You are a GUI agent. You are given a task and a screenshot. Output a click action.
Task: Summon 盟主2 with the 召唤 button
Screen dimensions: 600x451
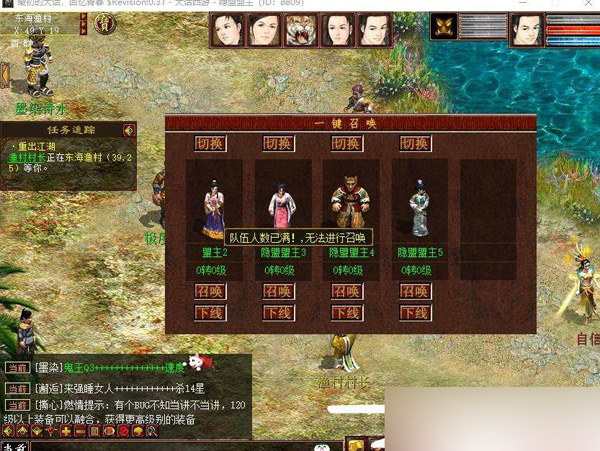[x=210, y=291]
